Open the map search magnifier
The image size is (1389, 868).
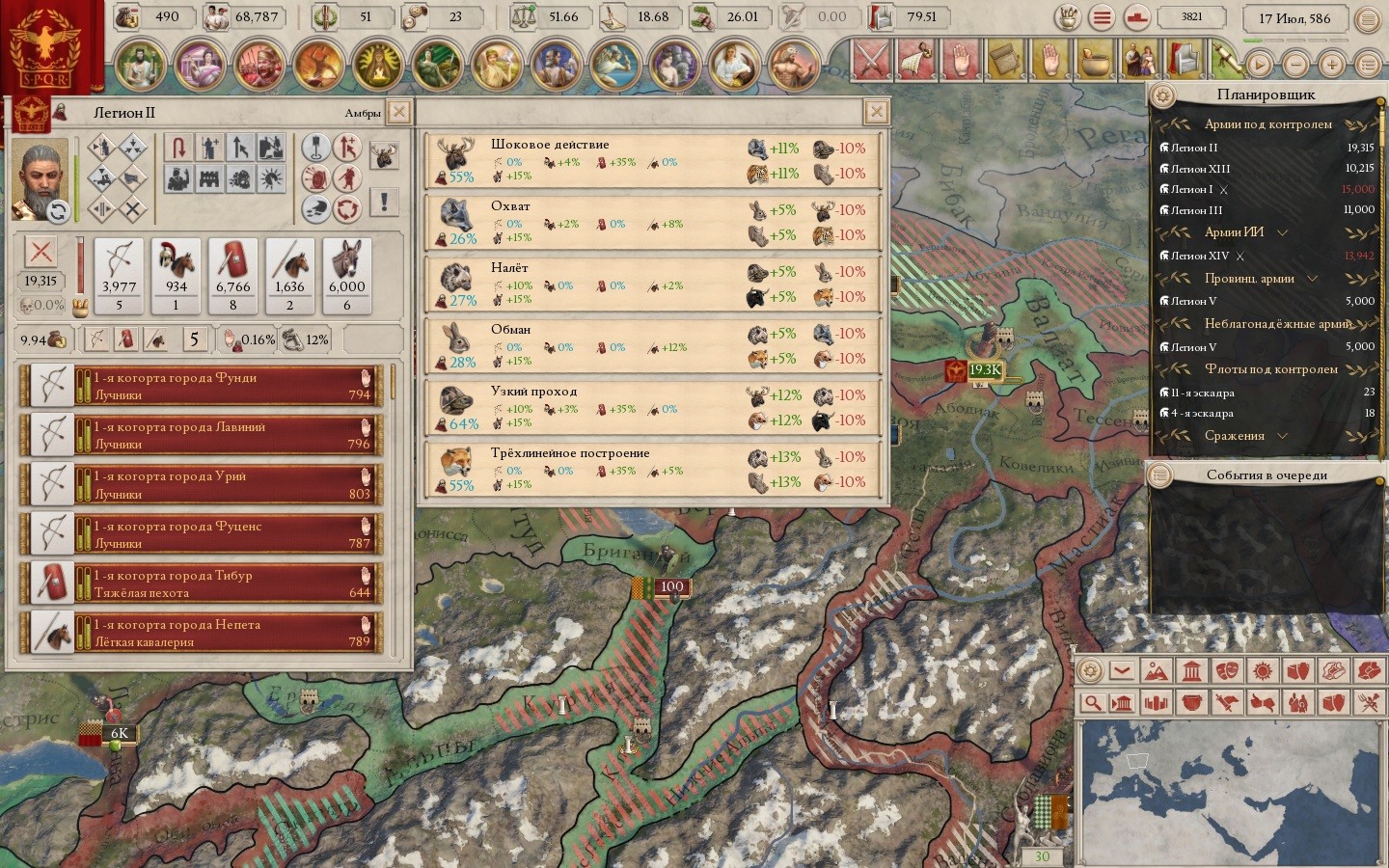pos(1092,703)
